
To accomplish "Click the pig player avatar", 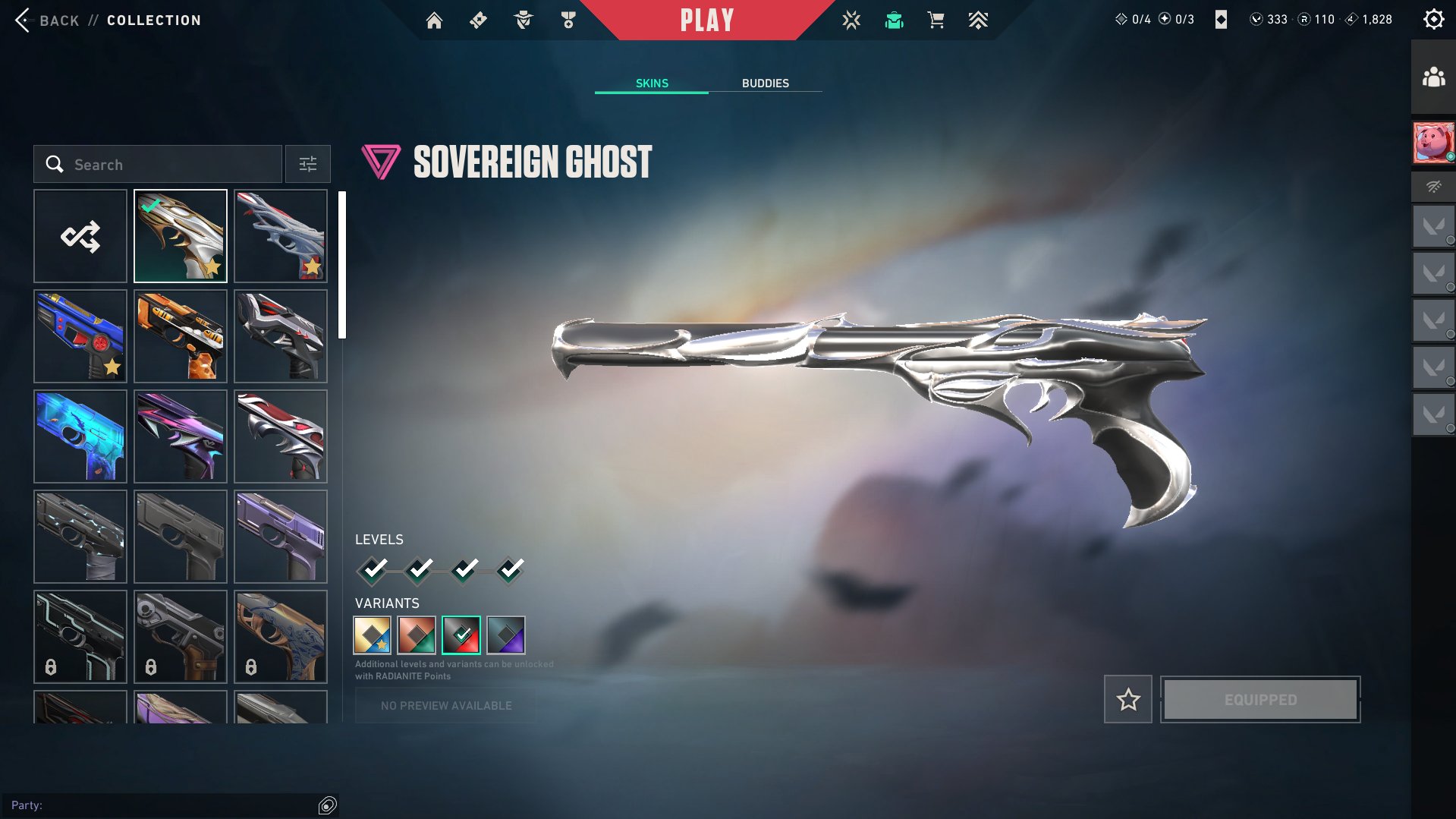I will tap(1433, 143).
